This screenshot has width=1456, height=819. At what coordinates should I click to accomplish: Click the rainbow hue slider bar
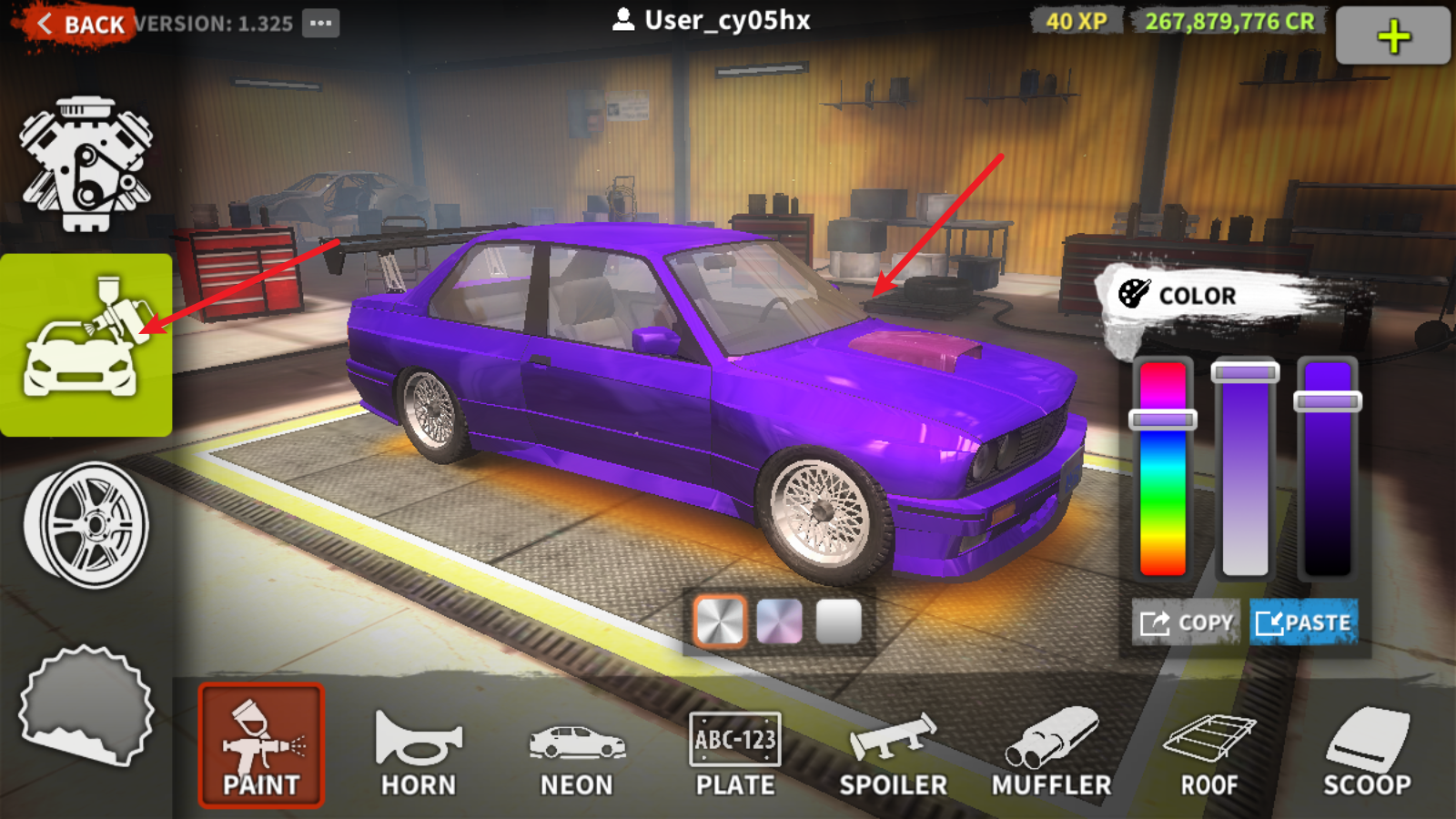(x=1163, y=491)
